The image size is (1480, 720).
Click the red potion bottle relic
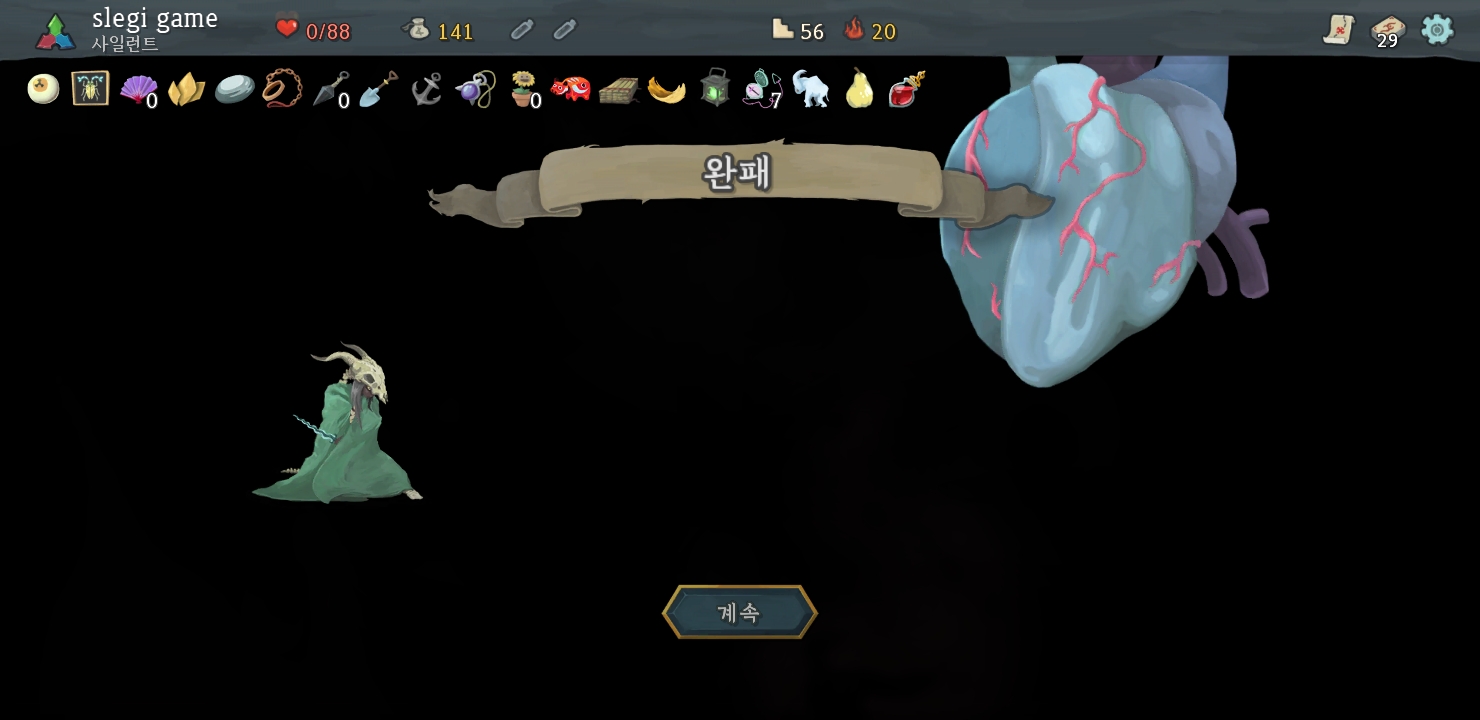coord(906,89)
